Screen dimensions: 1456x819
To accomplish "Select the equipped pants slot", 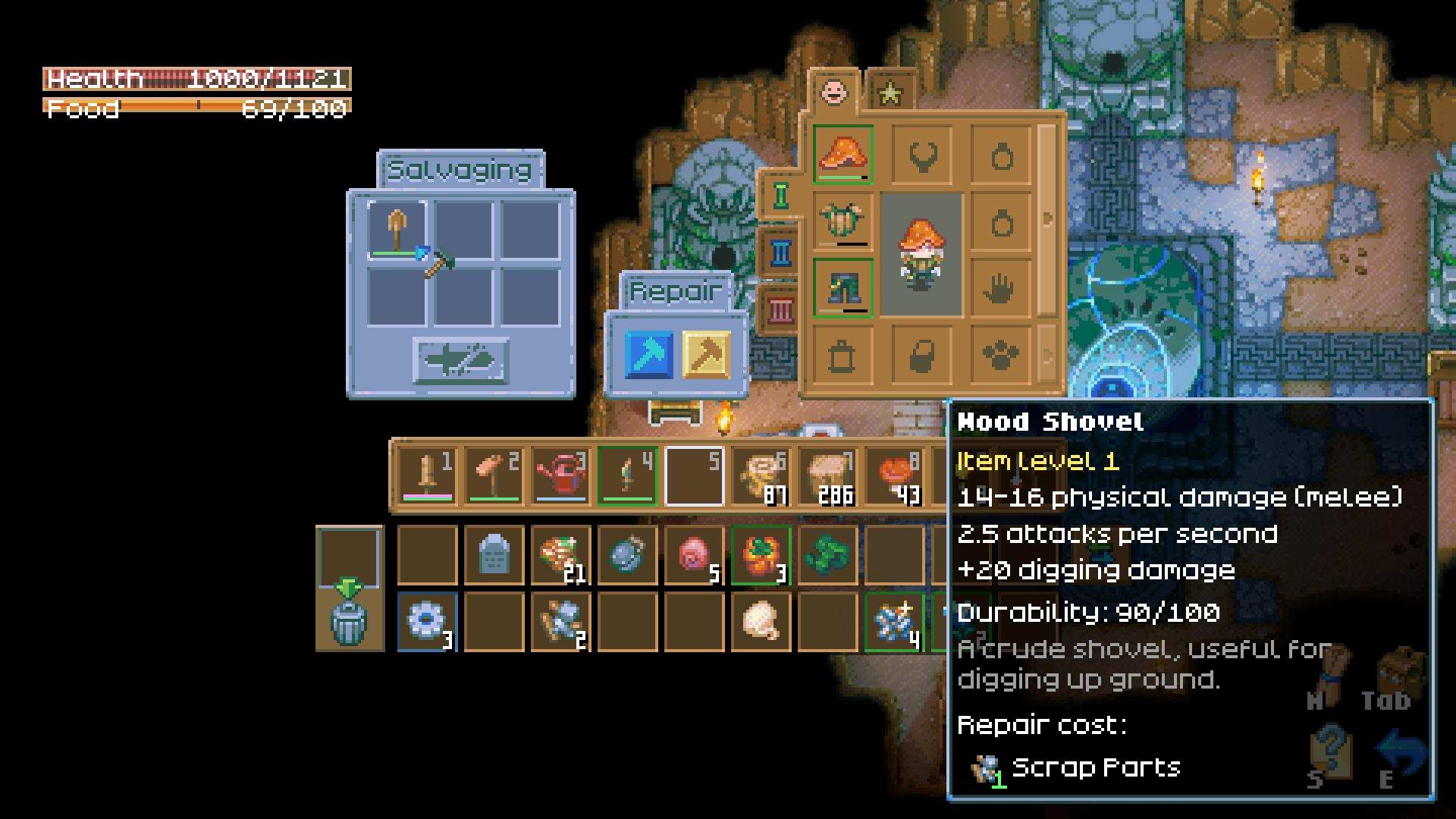I will point(843,288).
